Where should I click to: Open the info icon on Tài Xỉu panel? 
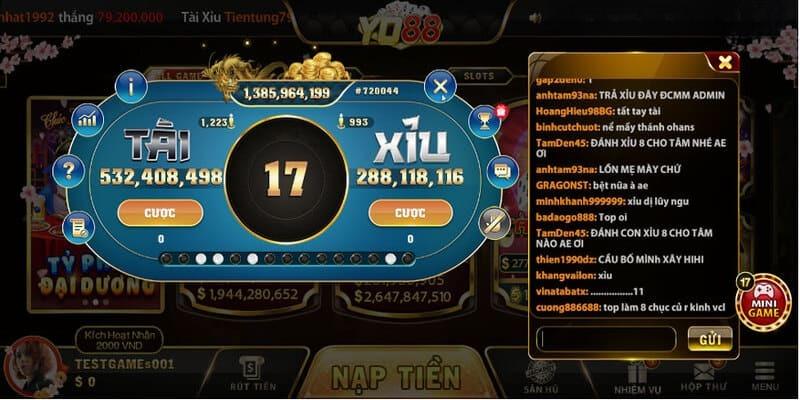pos(131,87)
